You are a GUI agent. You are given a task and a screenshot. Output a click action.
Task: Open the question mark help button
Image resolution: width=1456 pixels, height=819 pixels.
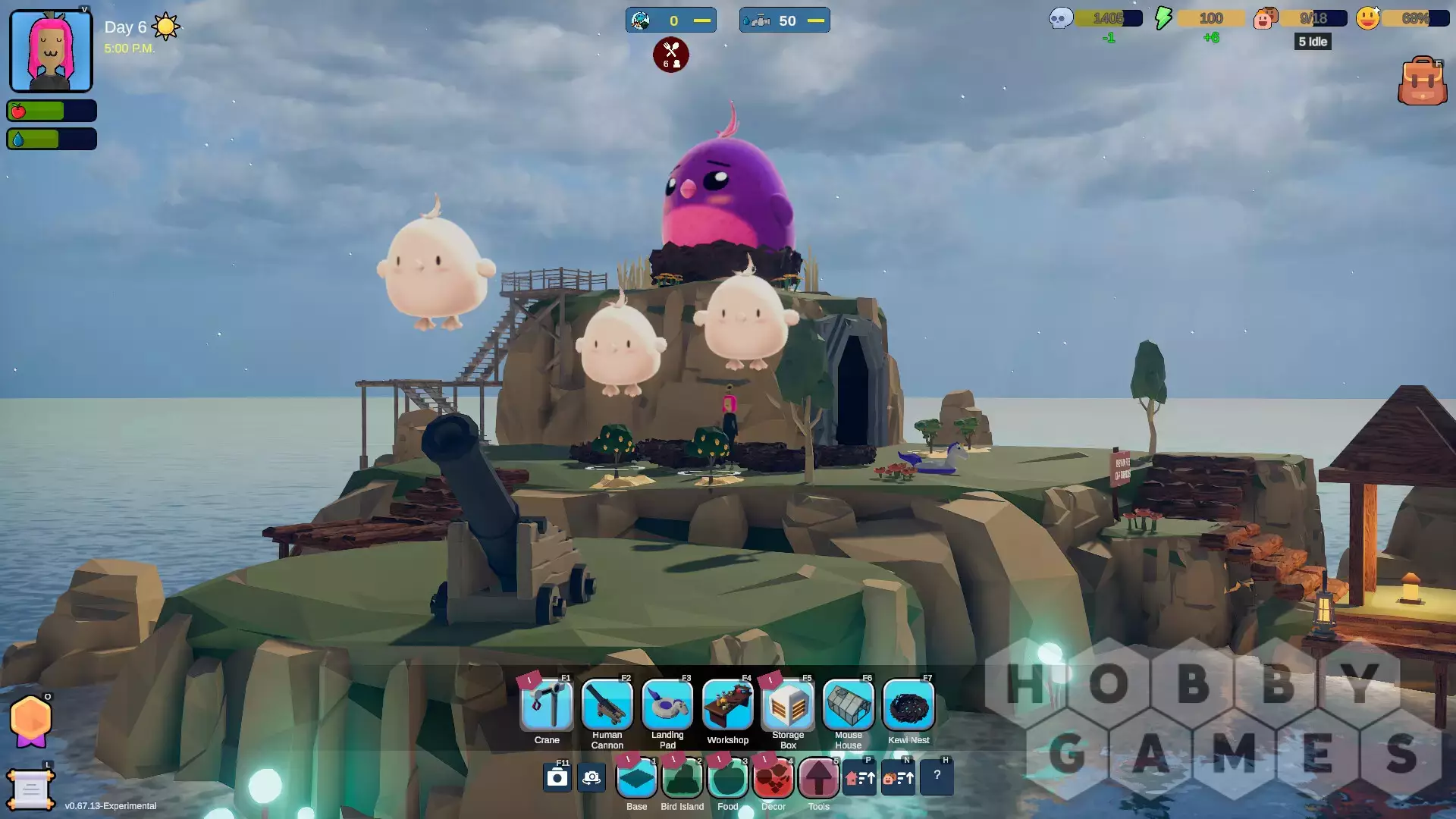[x=937, y=777]
